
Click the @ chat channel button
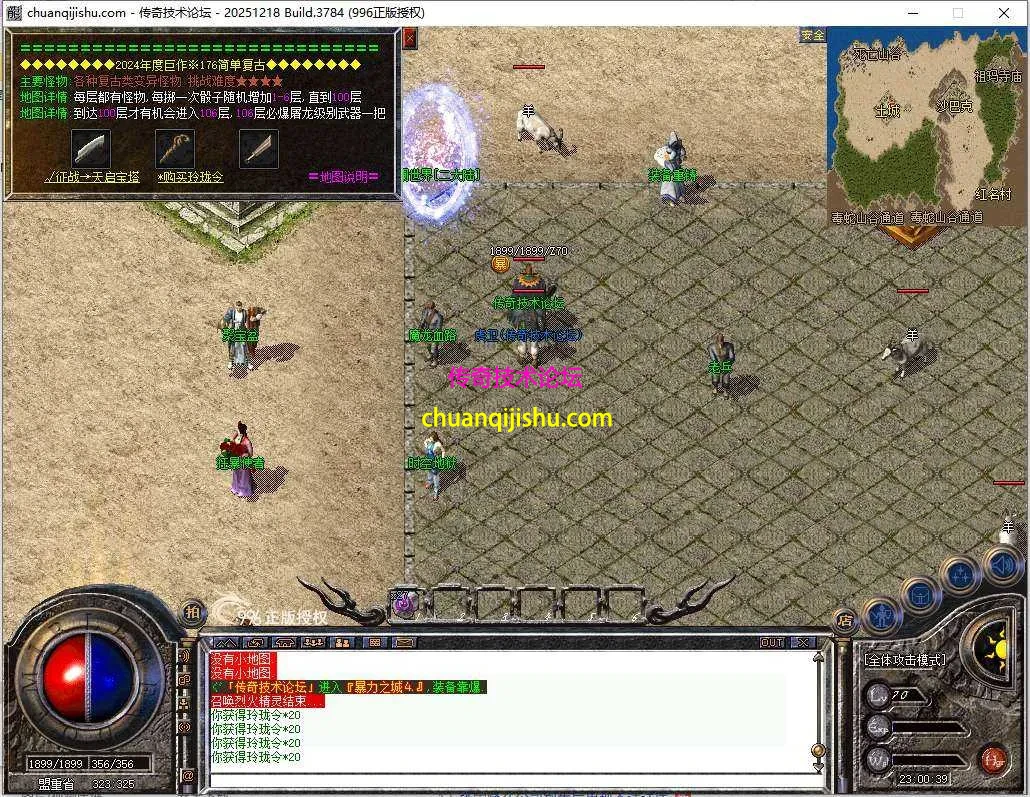[x=187, y=775]
